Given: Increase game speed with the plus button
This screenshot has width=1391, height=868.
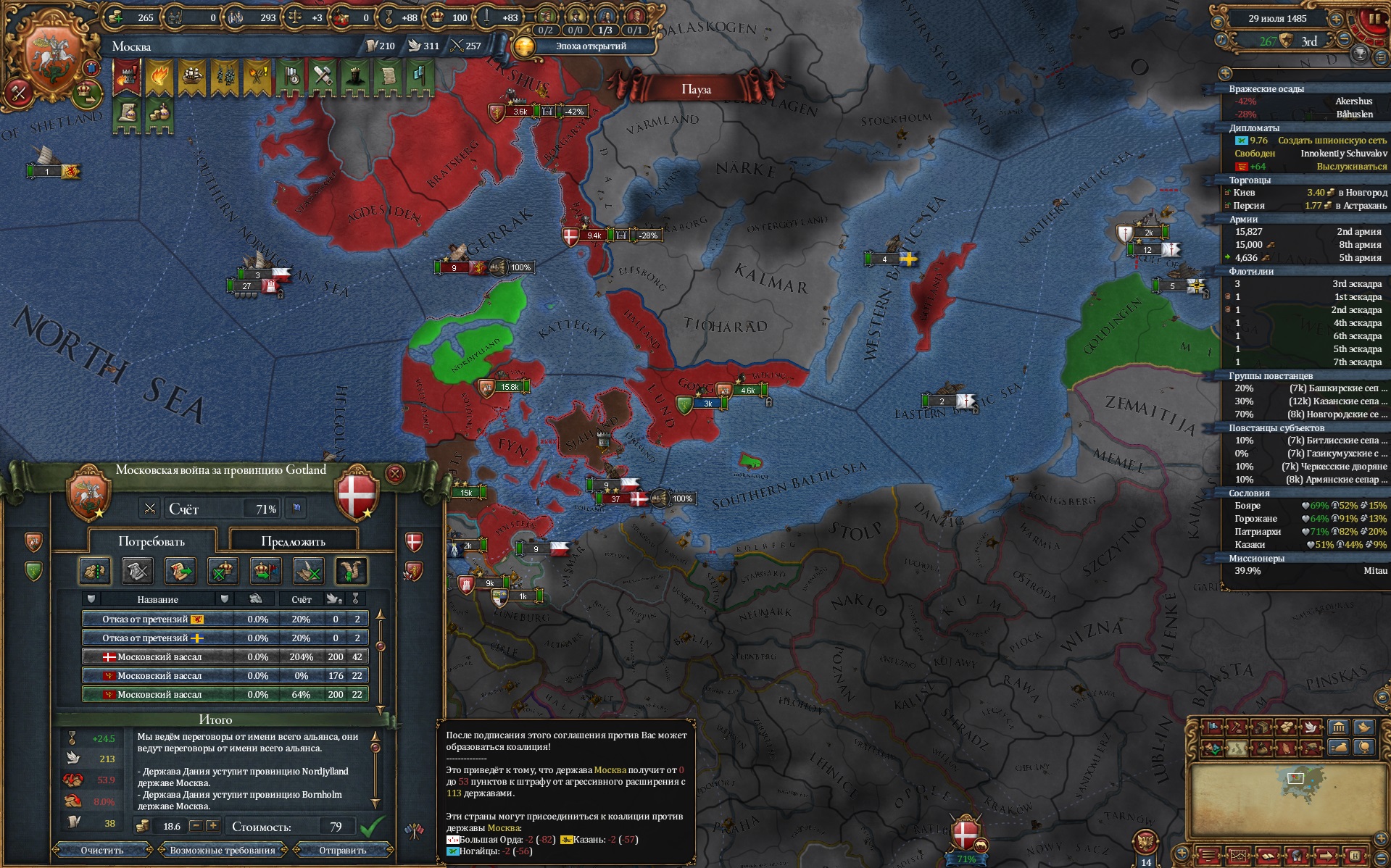Looking at the screenshot, I should point(1336,20).
